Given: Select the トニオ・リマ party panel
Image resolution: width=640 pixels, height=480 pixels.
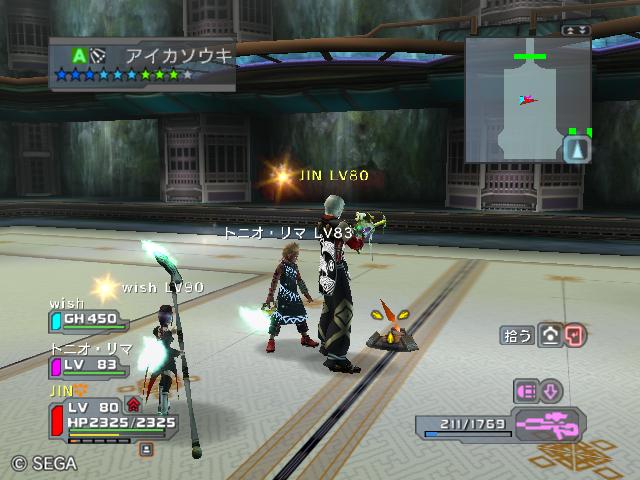Looking at the screenshot, I should pyautogui.click(x=87, y=365).
